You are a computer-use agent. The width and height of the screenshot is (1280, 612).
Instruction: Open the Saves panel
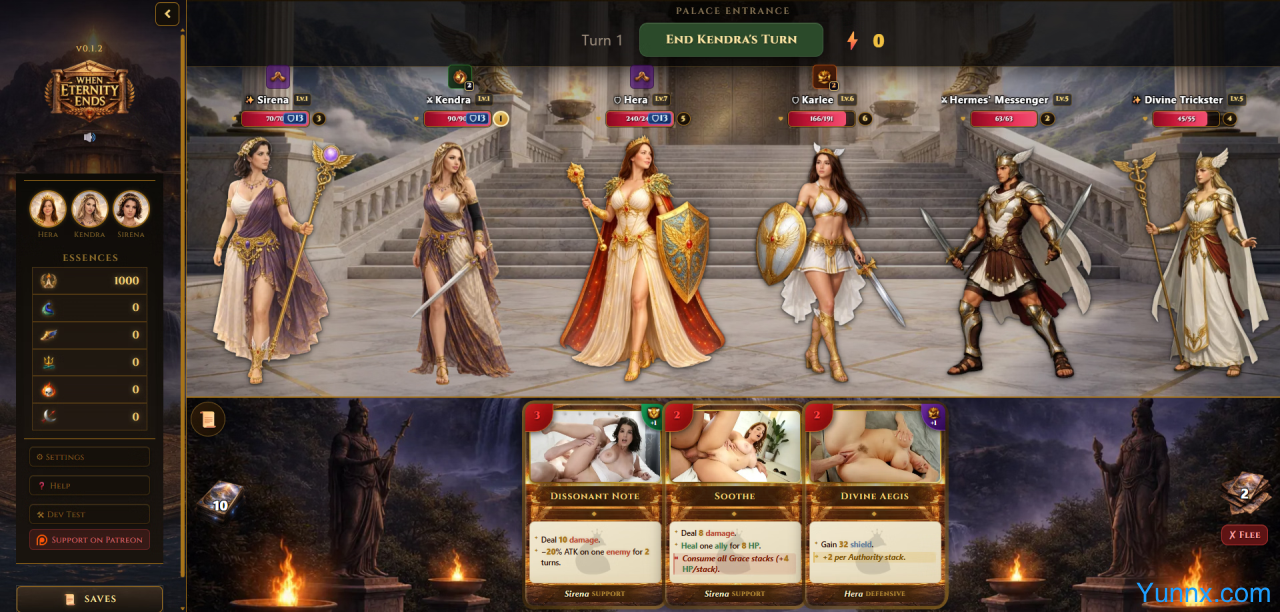[x=89, y=598]
